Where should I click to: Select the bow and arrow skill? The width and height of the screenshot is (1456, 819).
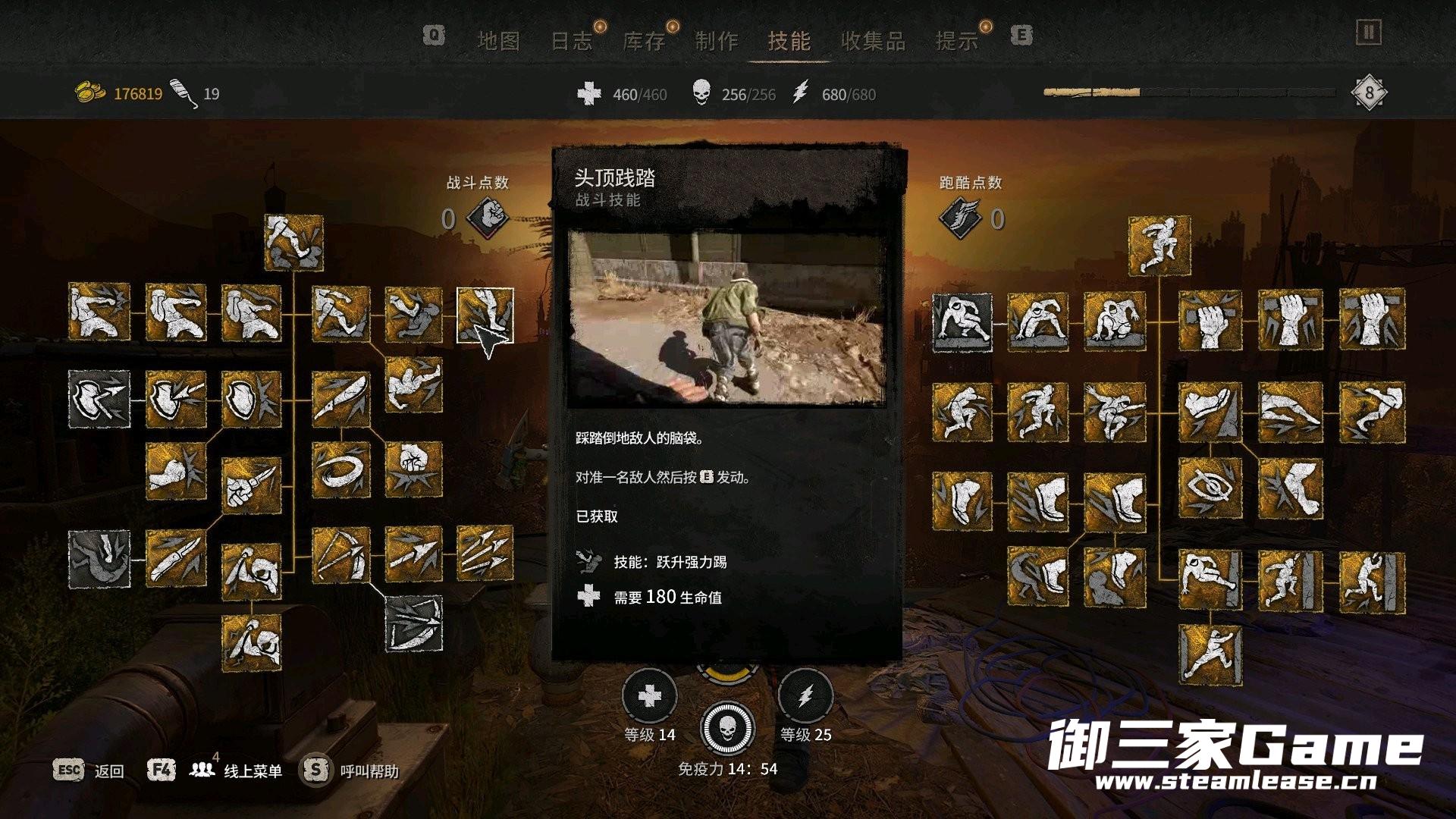tap(340, 556)
